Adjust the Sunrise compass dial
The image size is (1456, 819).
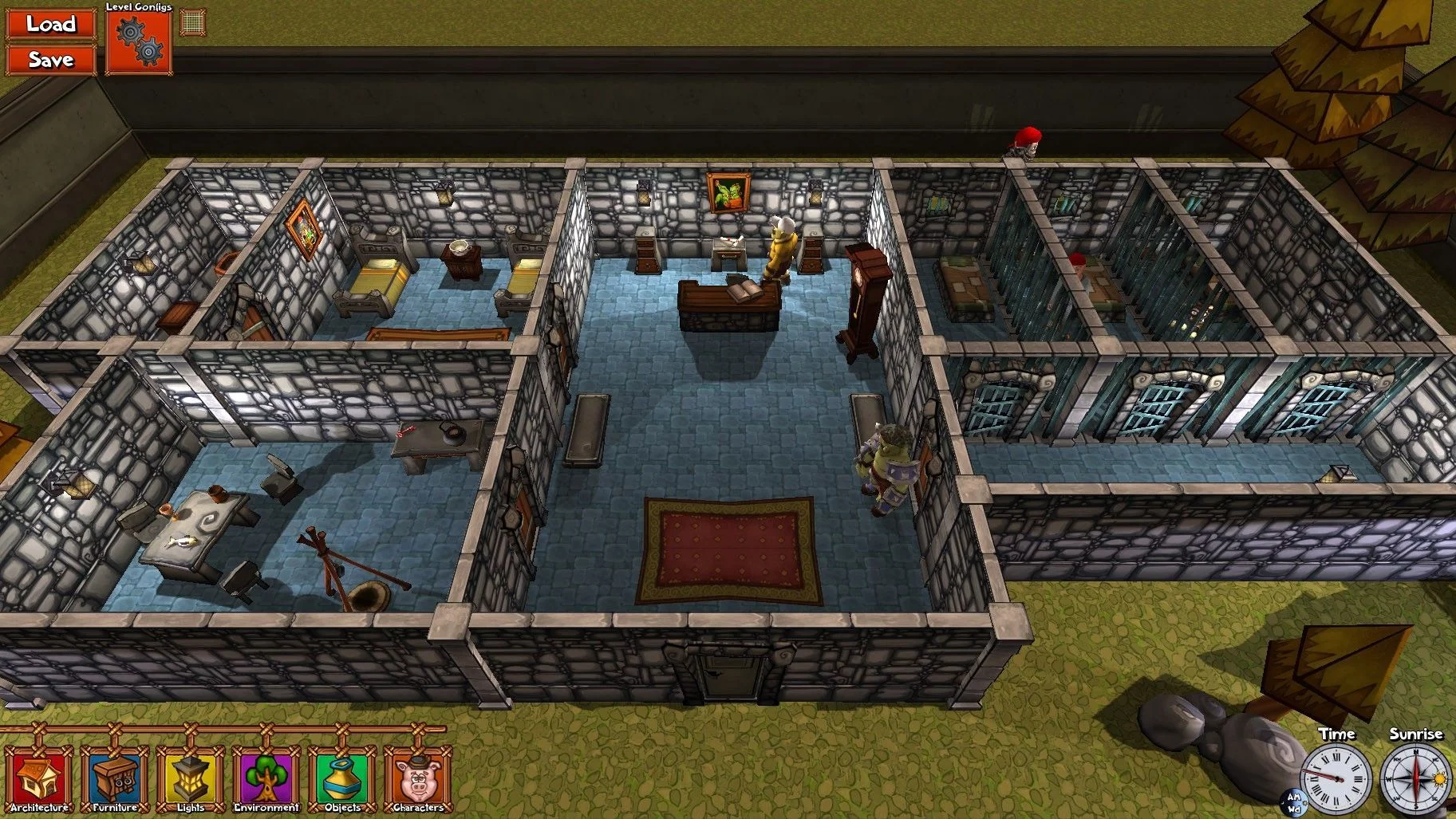tap(1415, 778)
